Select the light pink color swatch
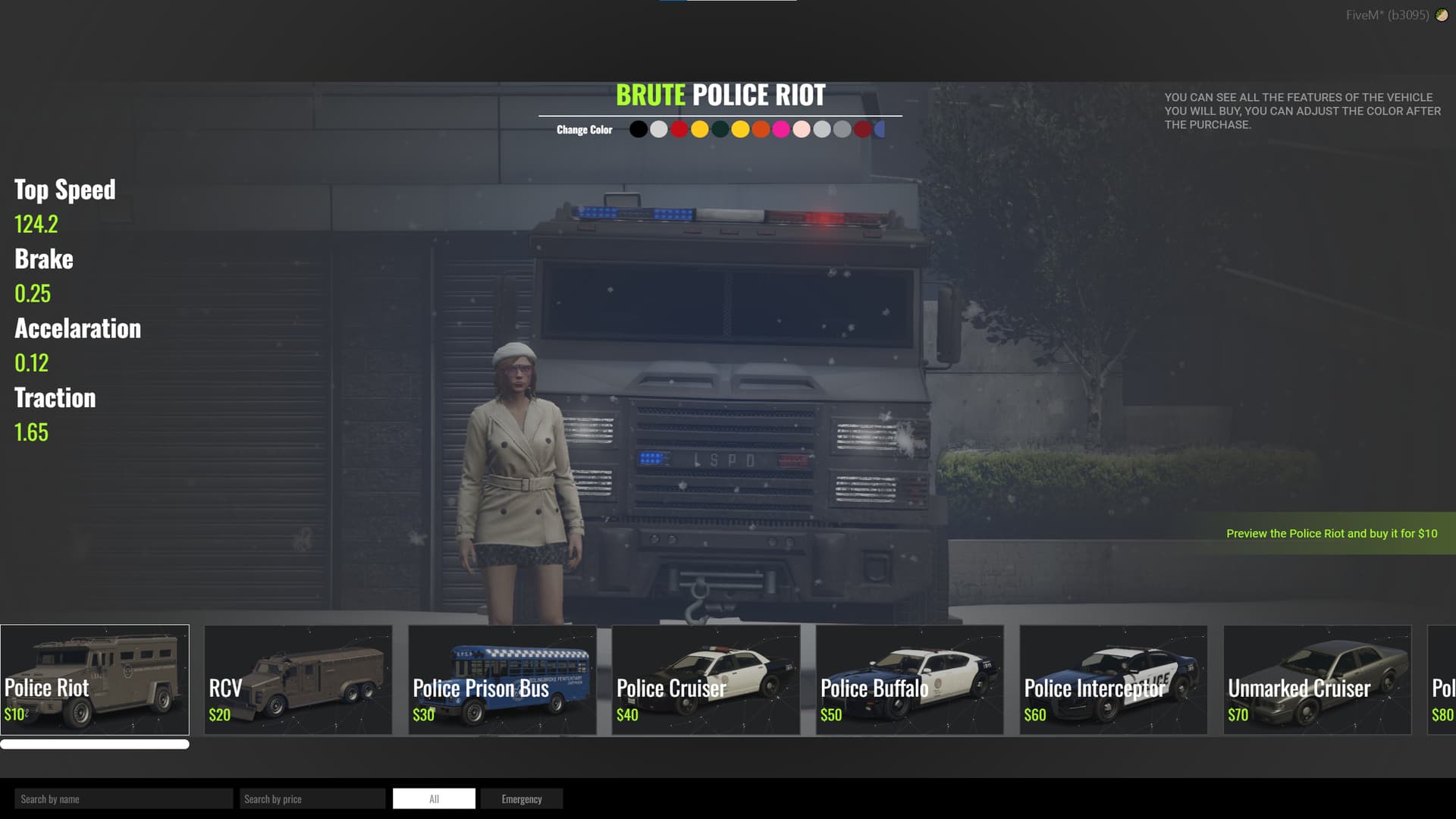Viewport: 1456px width, 819px height. [802, 130]
